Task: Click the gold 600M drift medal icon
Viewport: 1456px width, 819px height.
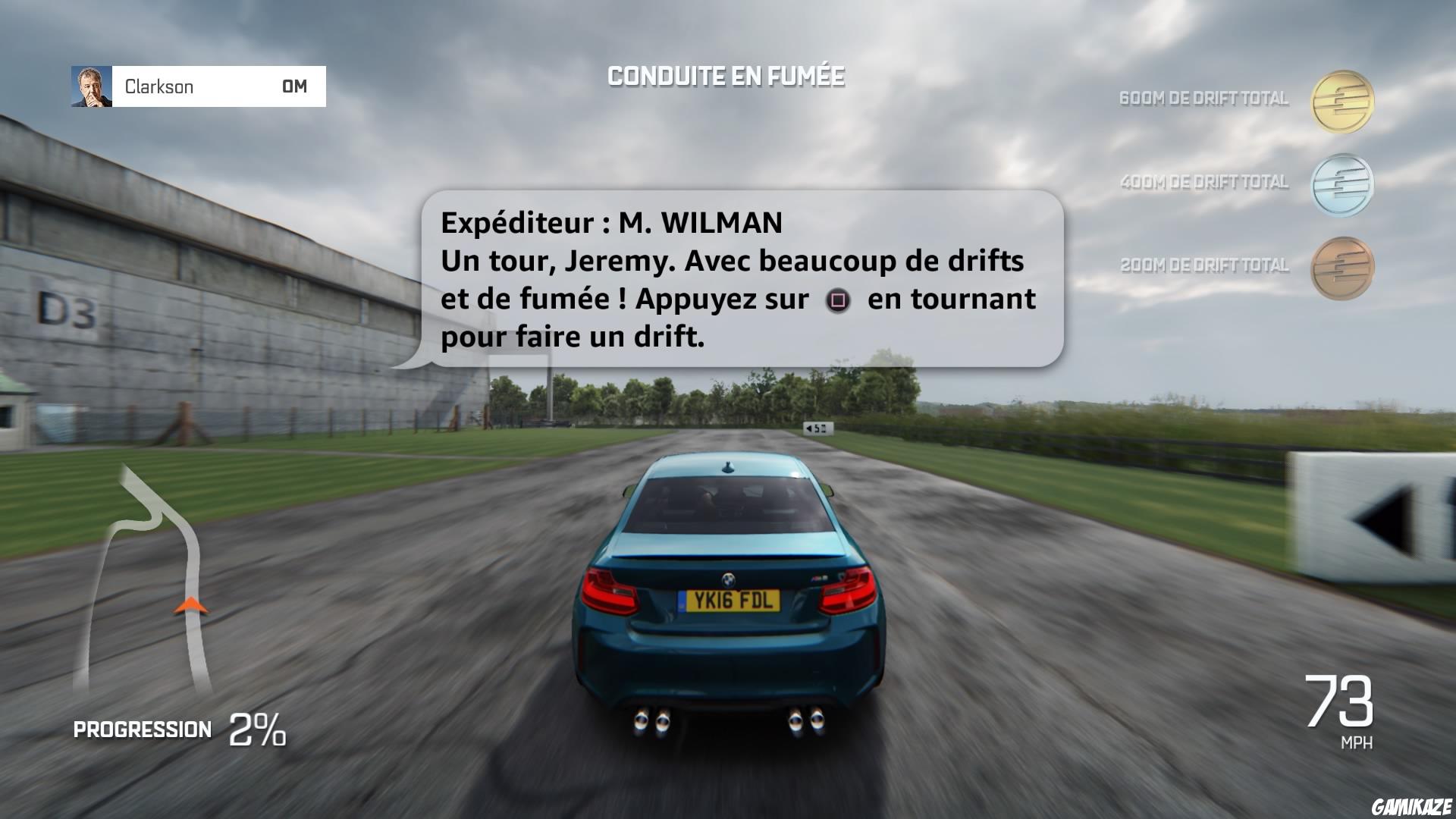Action: (1342, 99)
